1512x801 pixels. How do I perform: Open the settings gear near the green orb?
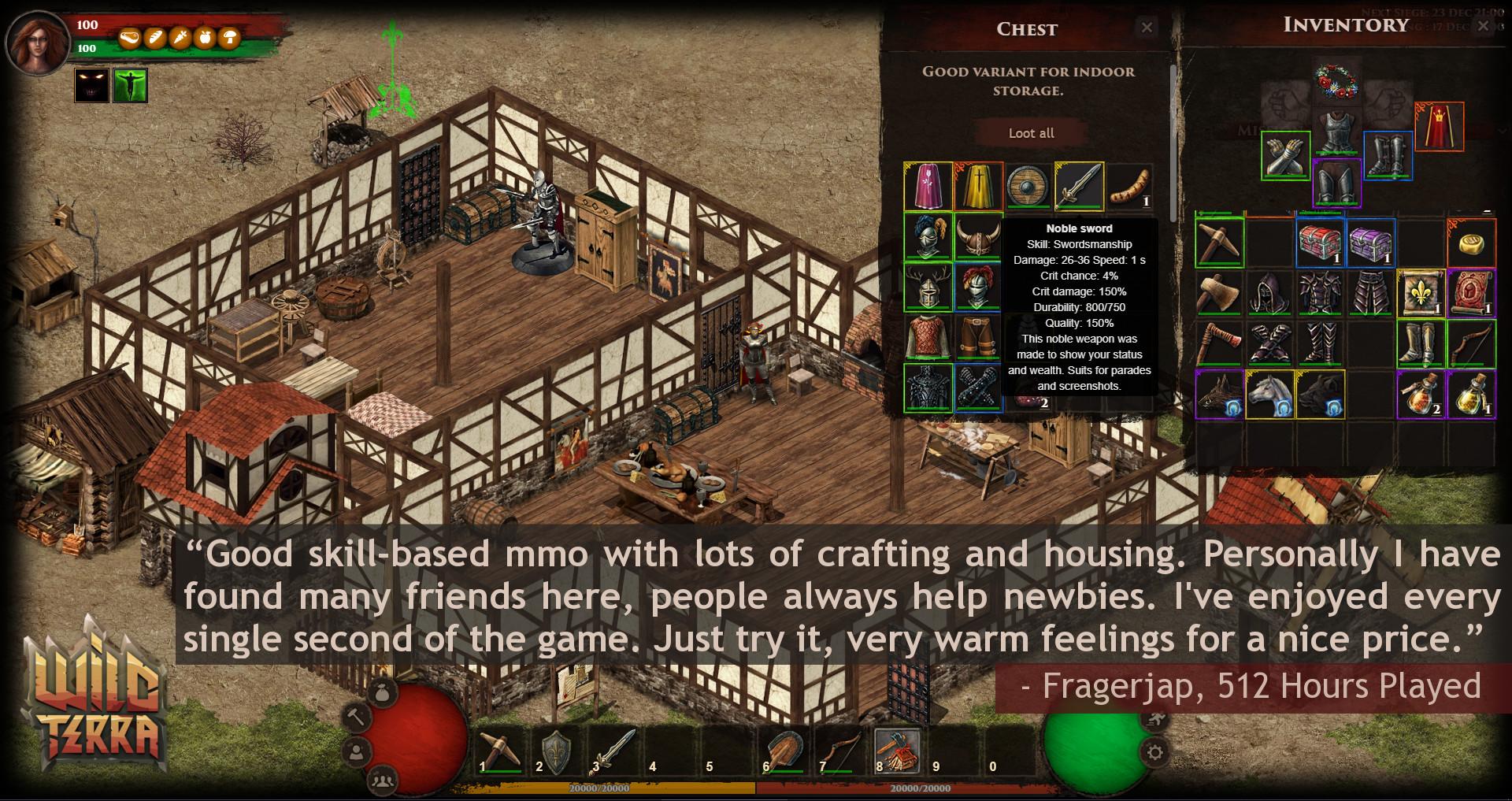tap(1155, 753)
